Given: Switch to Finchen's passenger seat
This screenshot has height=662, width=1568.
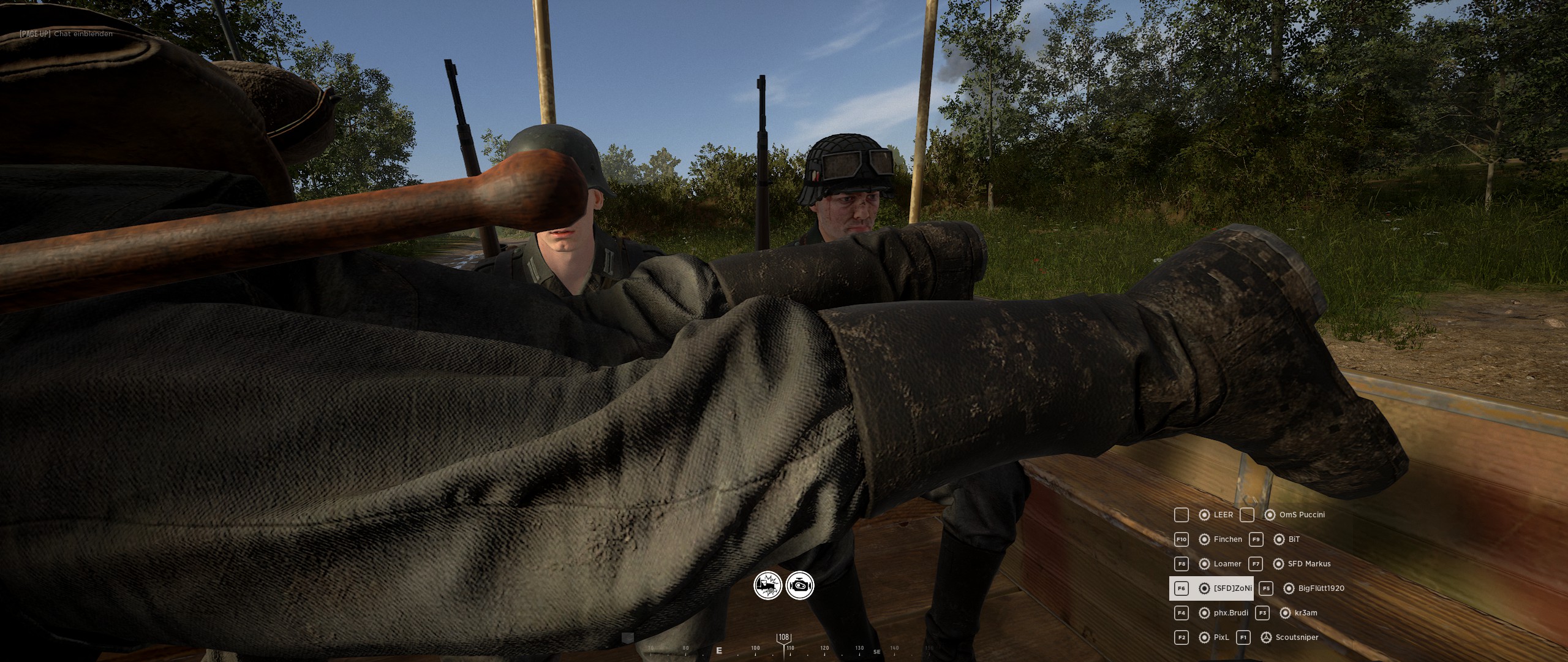Looking at the screenshot, I should pos(1220,539).
